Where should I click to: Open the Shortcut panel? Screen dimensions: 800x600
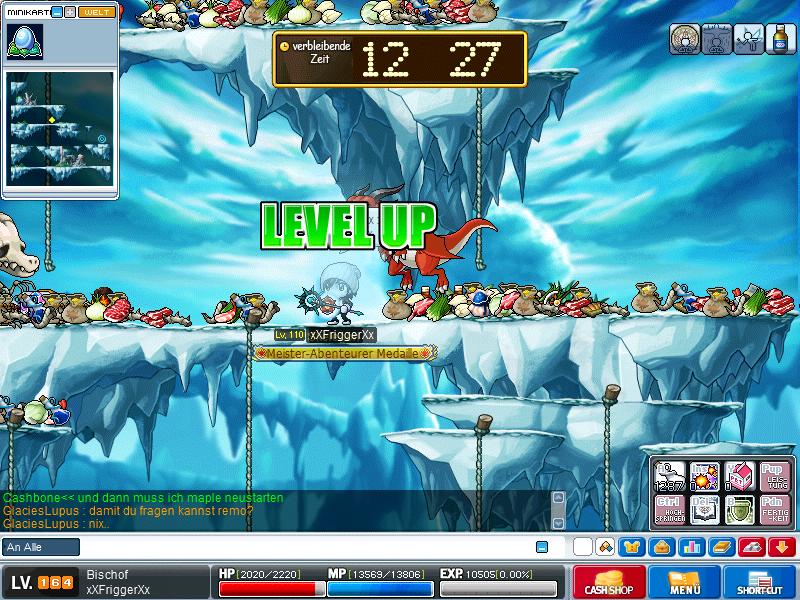(x=760, y=583)
